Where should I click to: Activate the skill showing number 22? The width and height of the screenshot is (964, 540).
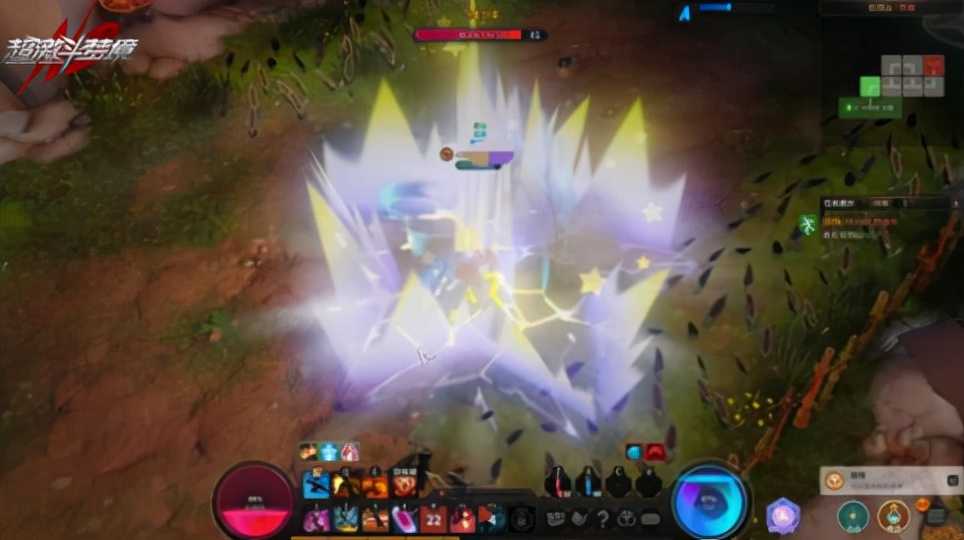pos(433,518)
